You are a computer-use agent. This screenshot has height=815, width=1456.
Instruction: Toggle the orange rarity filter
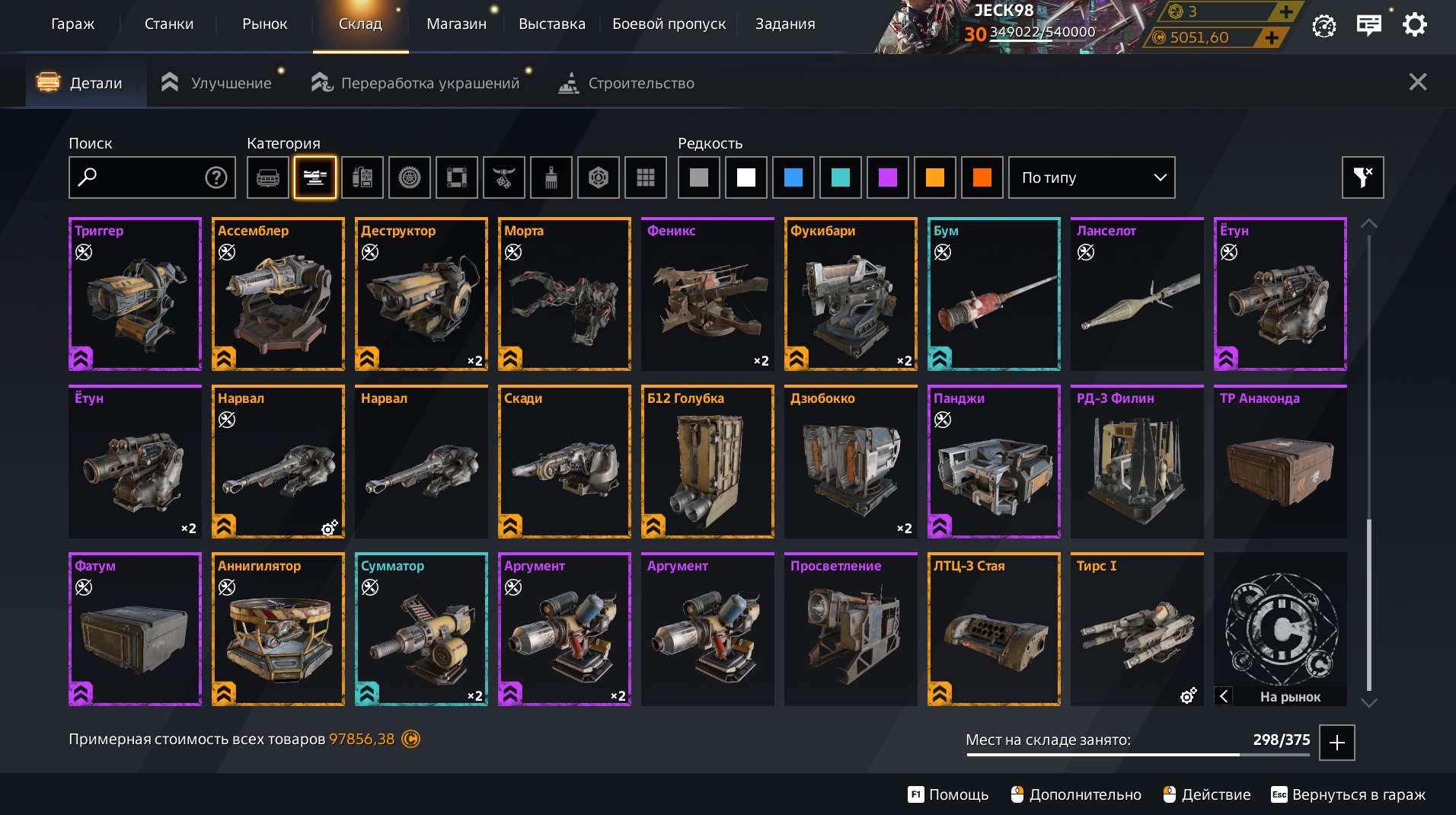point(935,177)
